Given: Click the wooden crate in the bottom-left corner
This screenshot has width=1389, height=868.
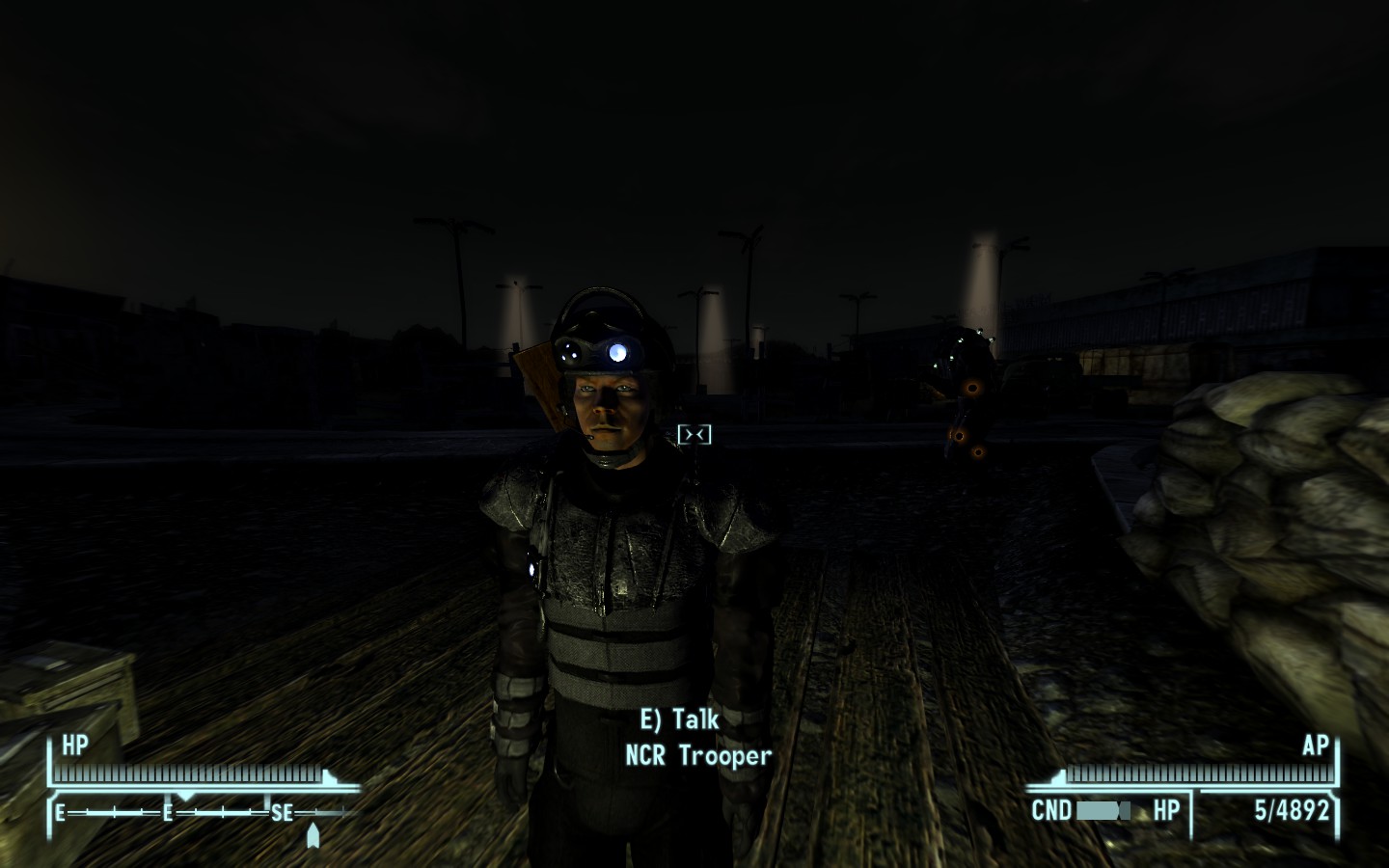Looking at the screenshot, I should [77, 685].
